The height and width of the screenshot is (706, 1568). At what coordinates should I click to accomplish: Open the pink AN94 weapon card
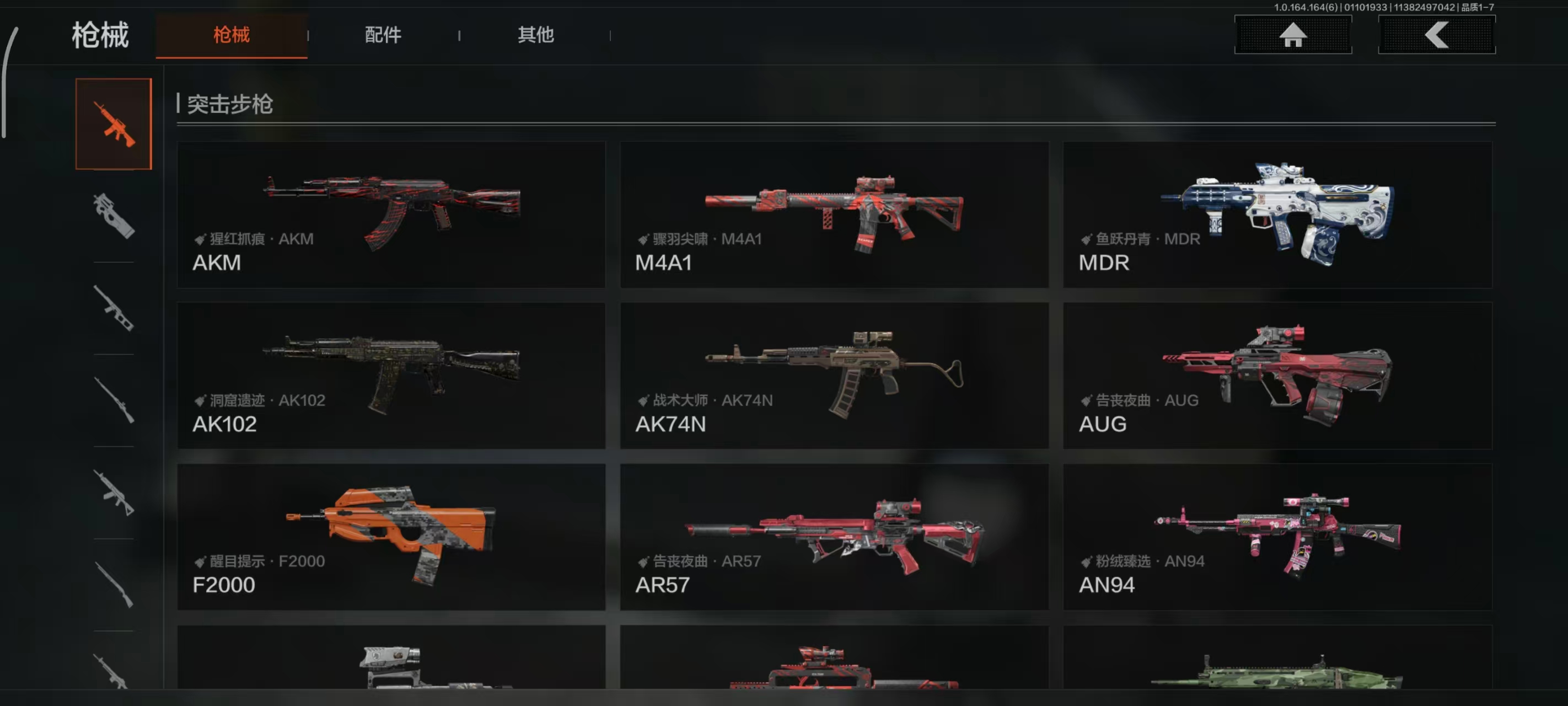coord(1277,537)
